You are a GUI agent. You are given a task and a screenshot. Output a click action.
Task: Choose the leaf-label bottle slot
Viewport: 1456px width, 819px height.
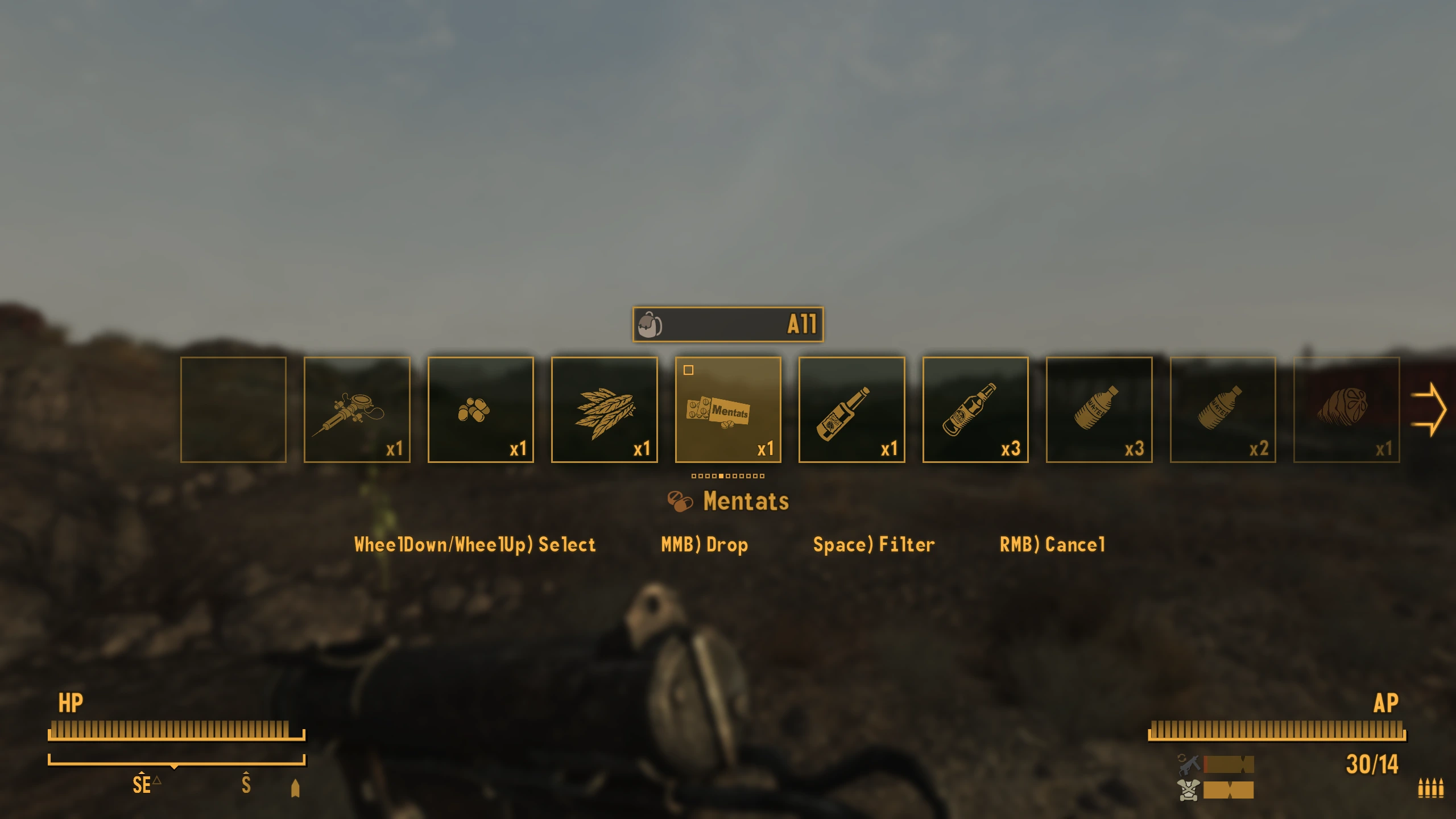click(851, 409)
